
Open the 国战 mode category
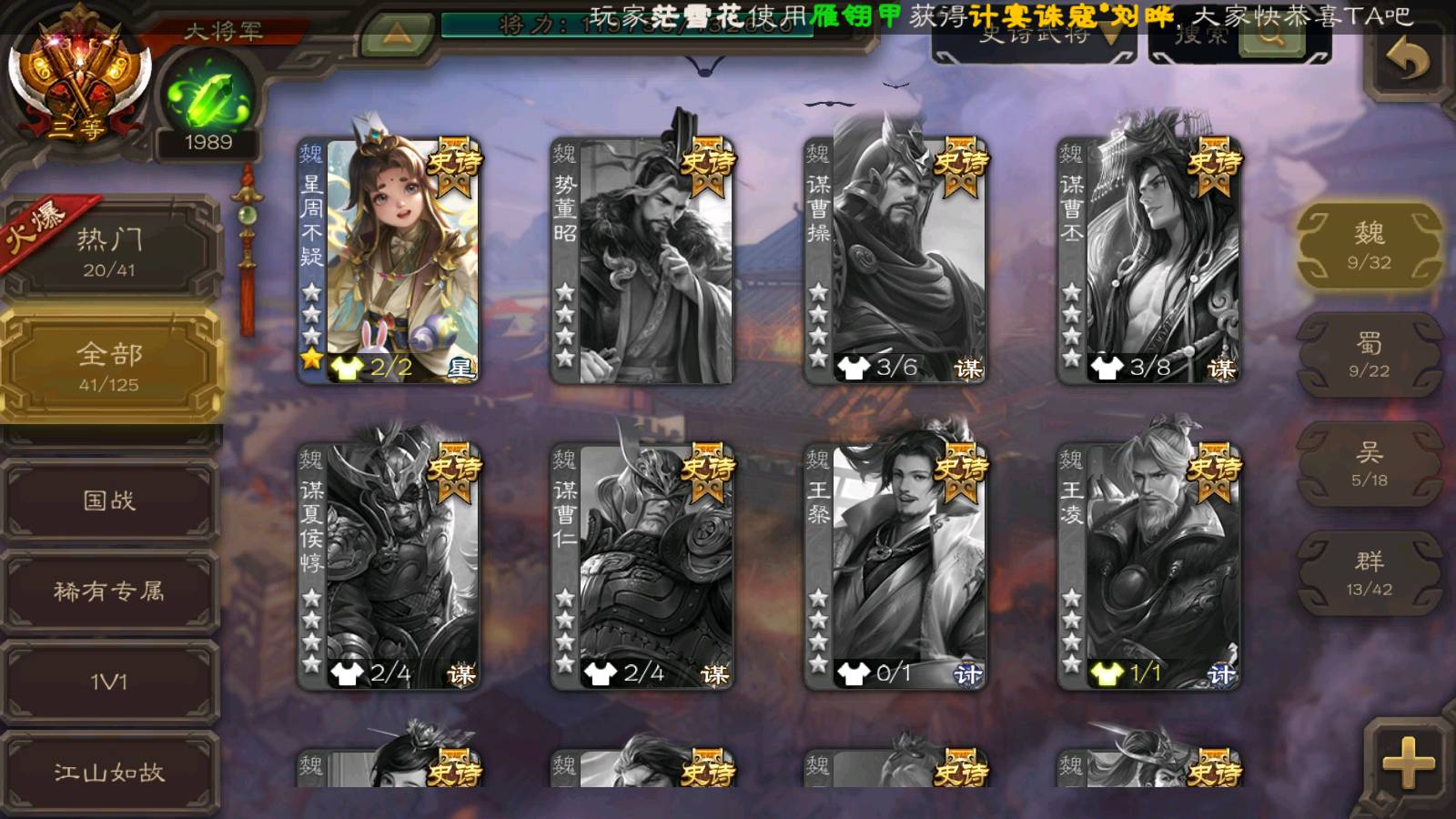point(109,500)
